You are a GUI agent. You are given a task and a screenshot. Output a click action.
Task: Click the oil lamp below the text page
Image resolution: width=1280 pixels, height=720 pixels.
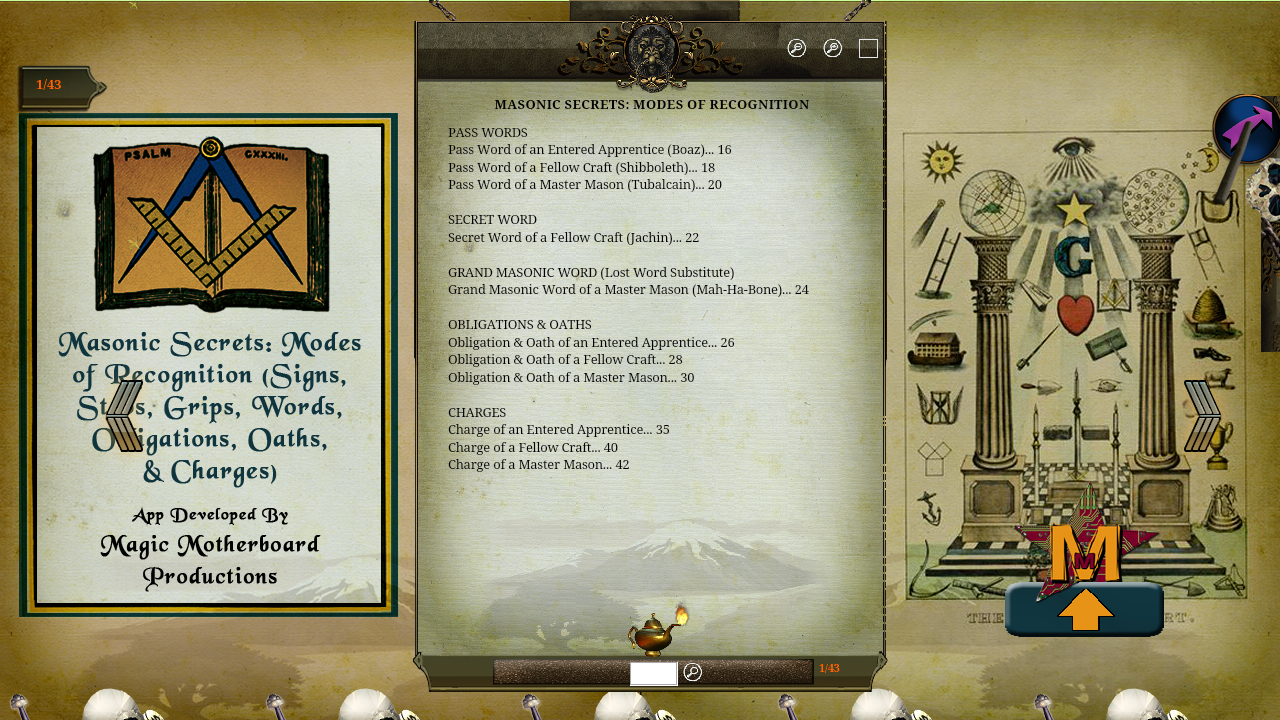tap(652, 633)
